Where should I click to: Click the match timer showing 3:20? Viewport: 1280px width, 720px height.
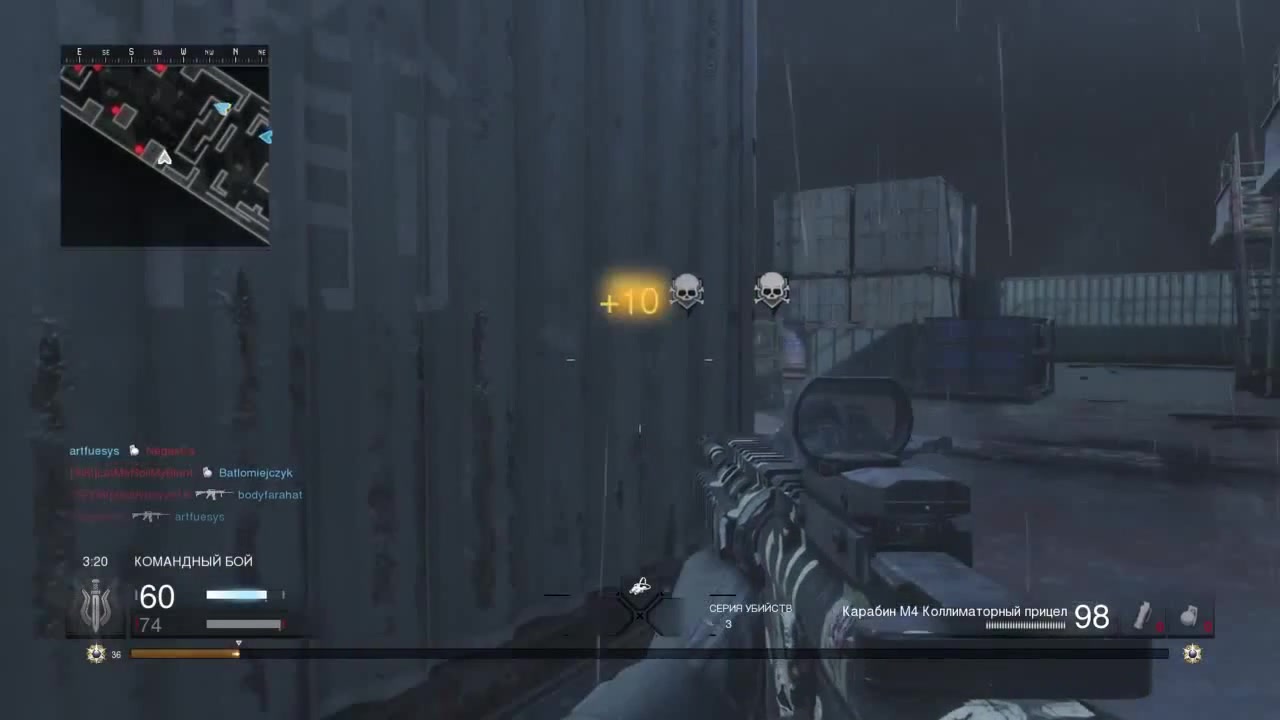[x=95, y=561]
